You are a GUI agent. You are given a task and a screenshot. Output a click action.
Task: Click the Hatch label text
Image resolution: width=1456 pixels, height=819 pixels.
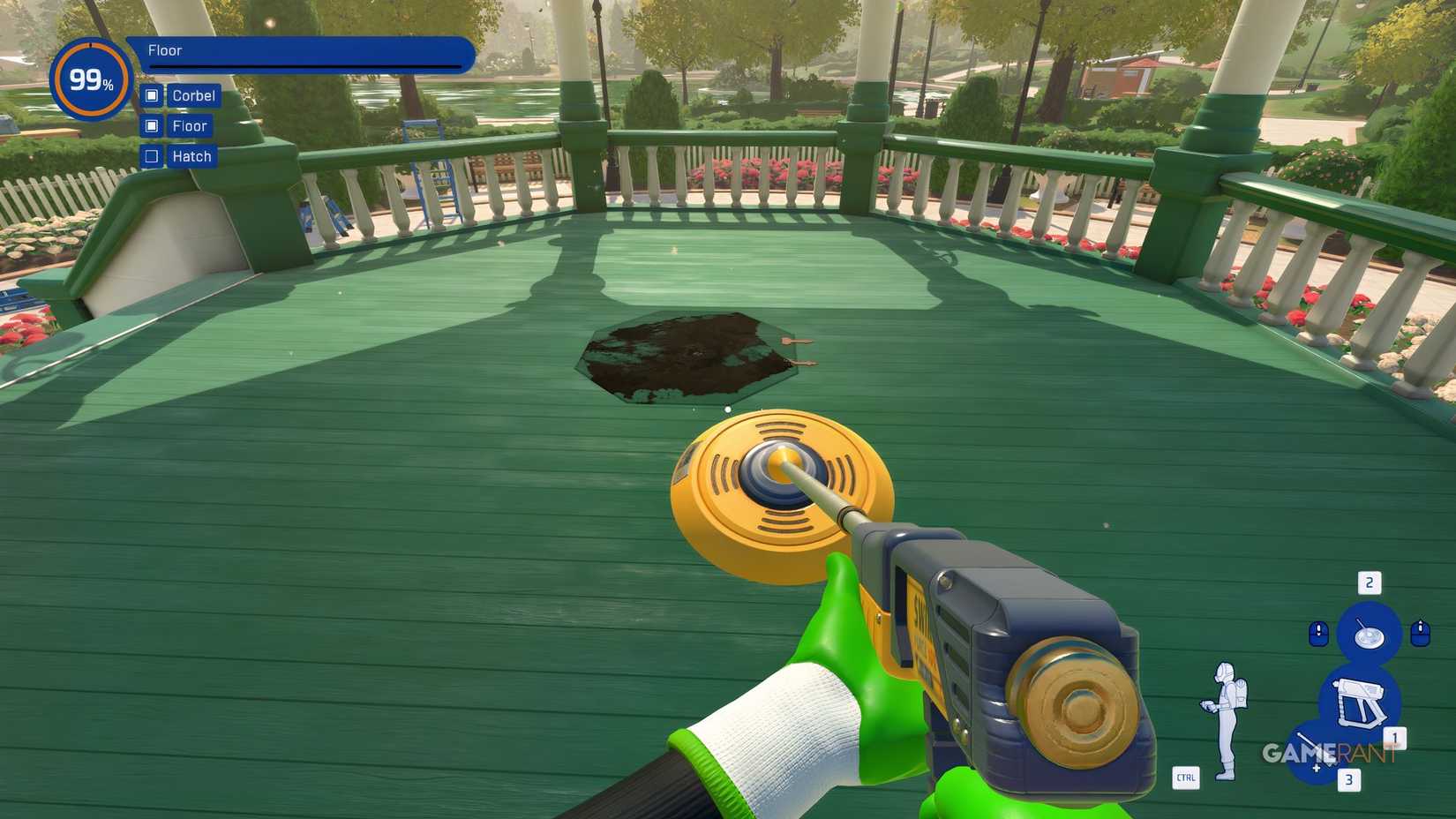[191, 156]
